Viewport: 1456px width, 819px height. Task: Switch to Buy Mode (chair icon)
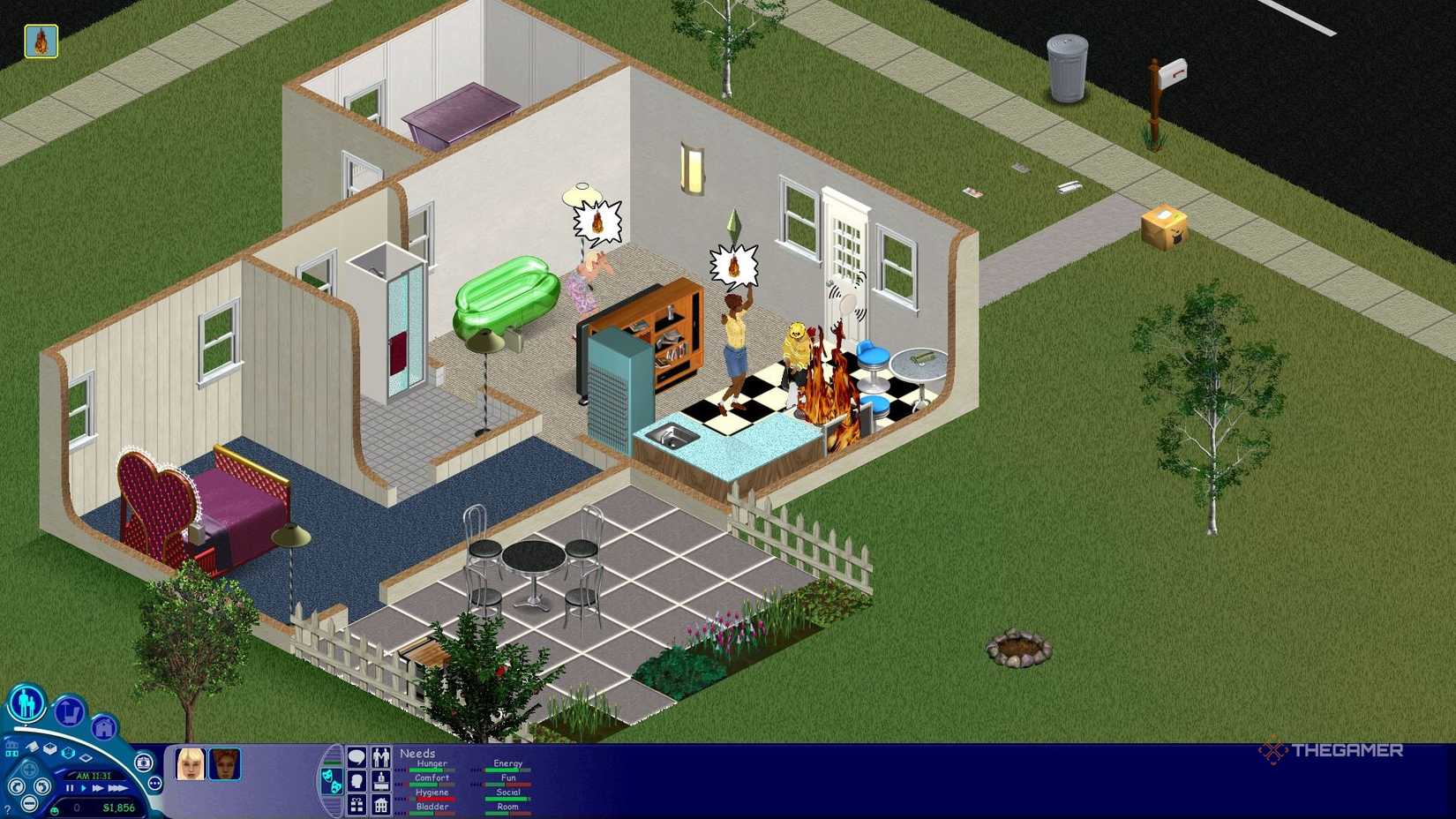click(70, 713)
